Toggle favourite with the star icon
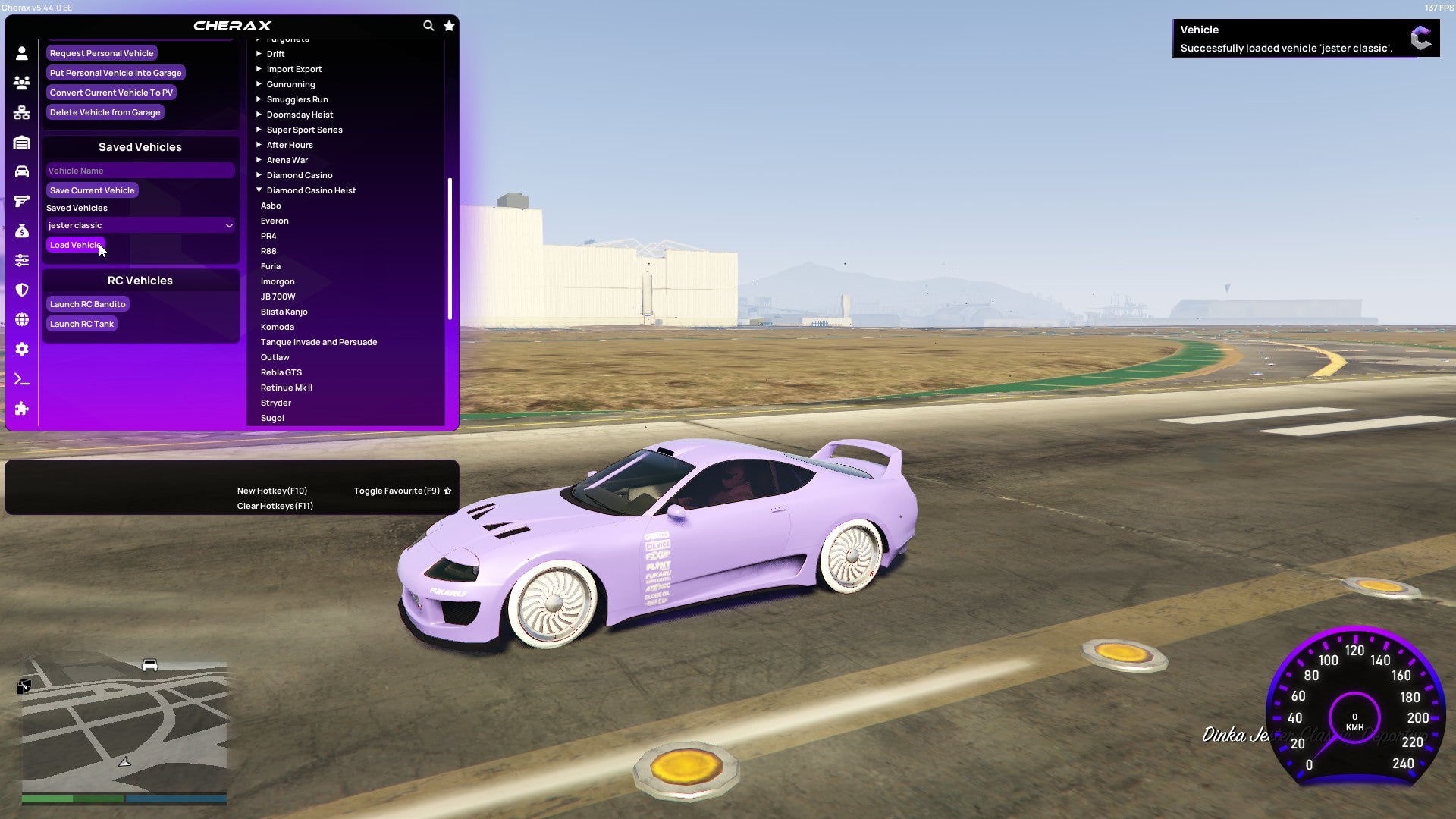This screenshot has height=819, width=1456. (449, 25)
